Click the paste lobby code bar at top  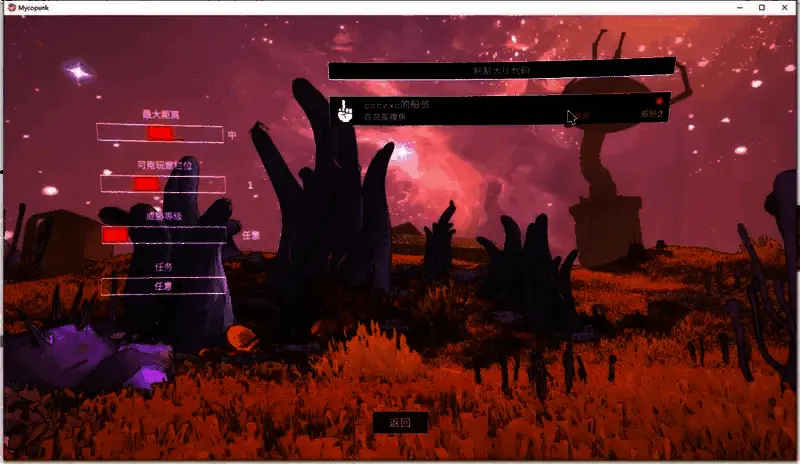pos(501,70)
